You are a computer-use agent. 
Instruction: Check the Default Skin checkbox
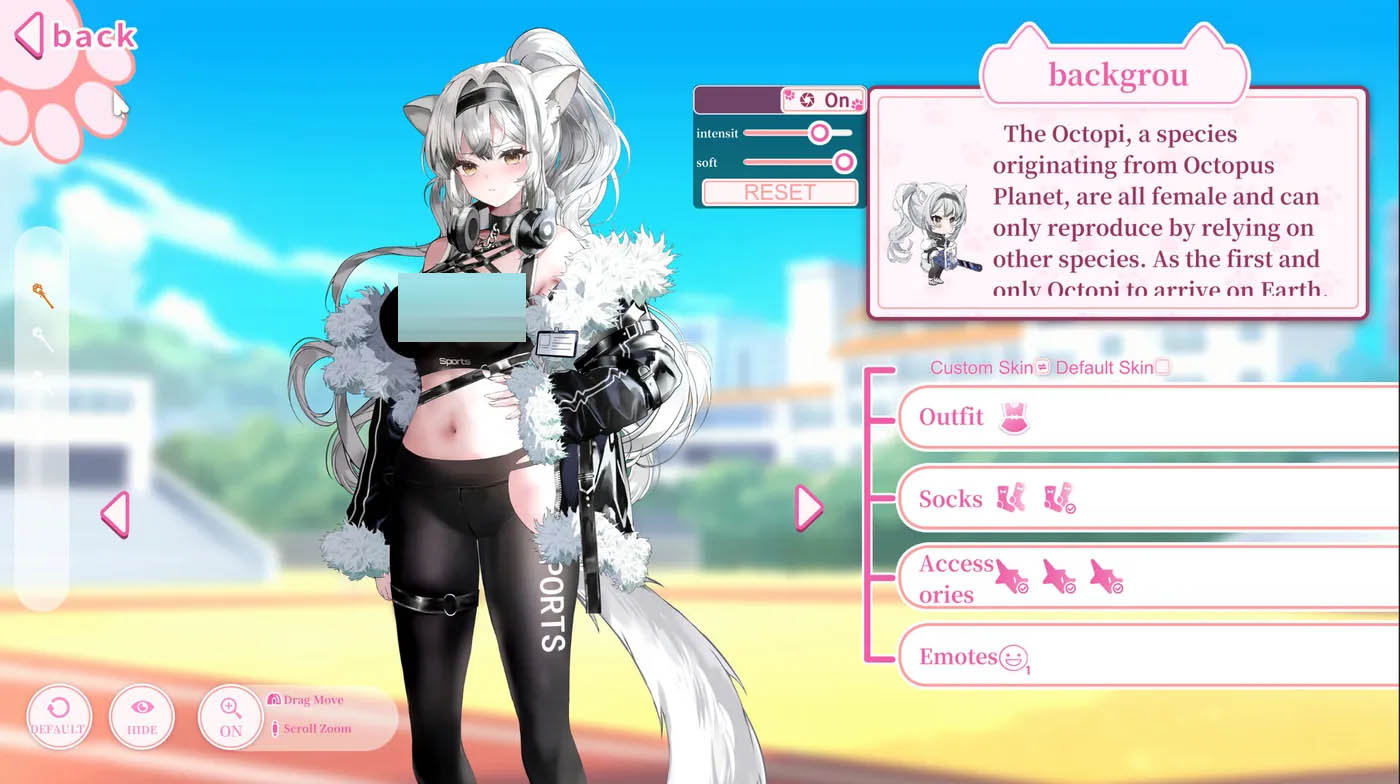tap(1163, 368)
